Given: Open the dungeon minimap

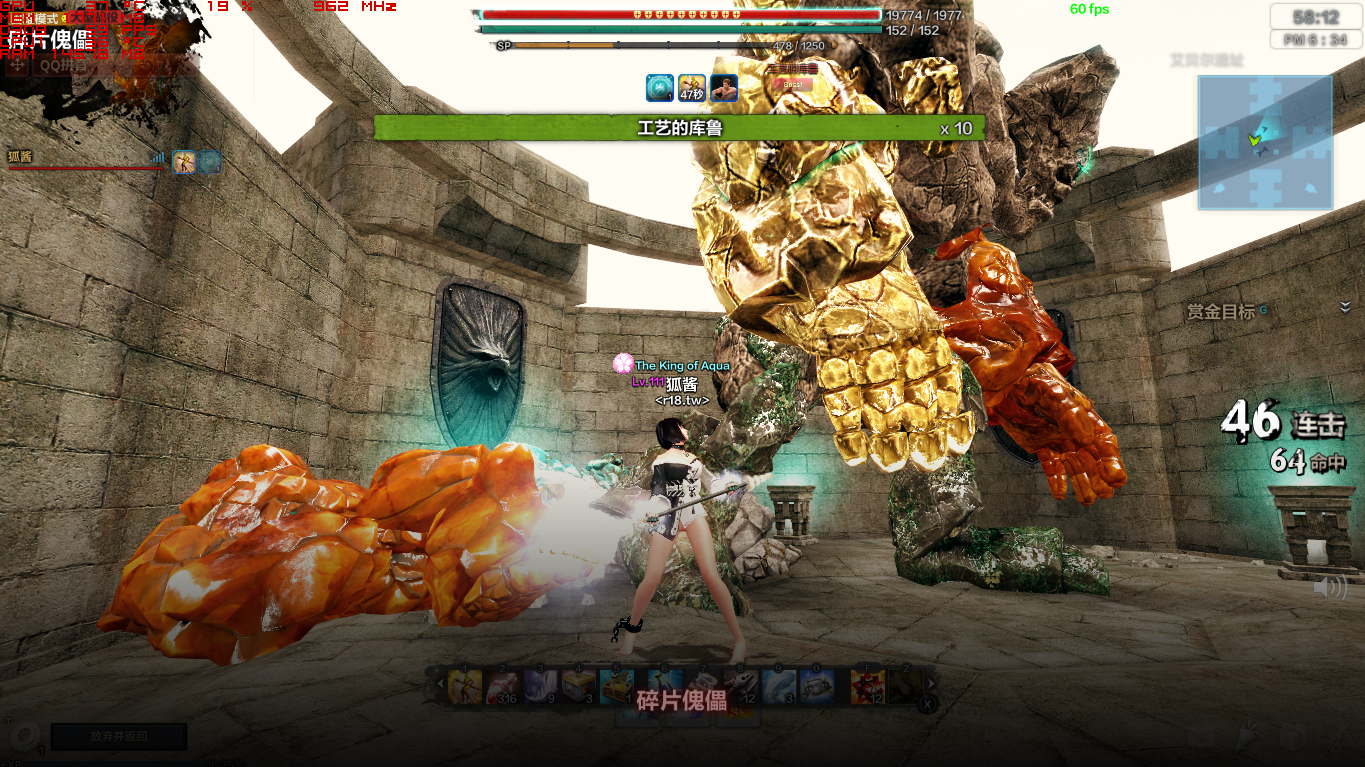Looking at the screenshot, I should 1265,142.
